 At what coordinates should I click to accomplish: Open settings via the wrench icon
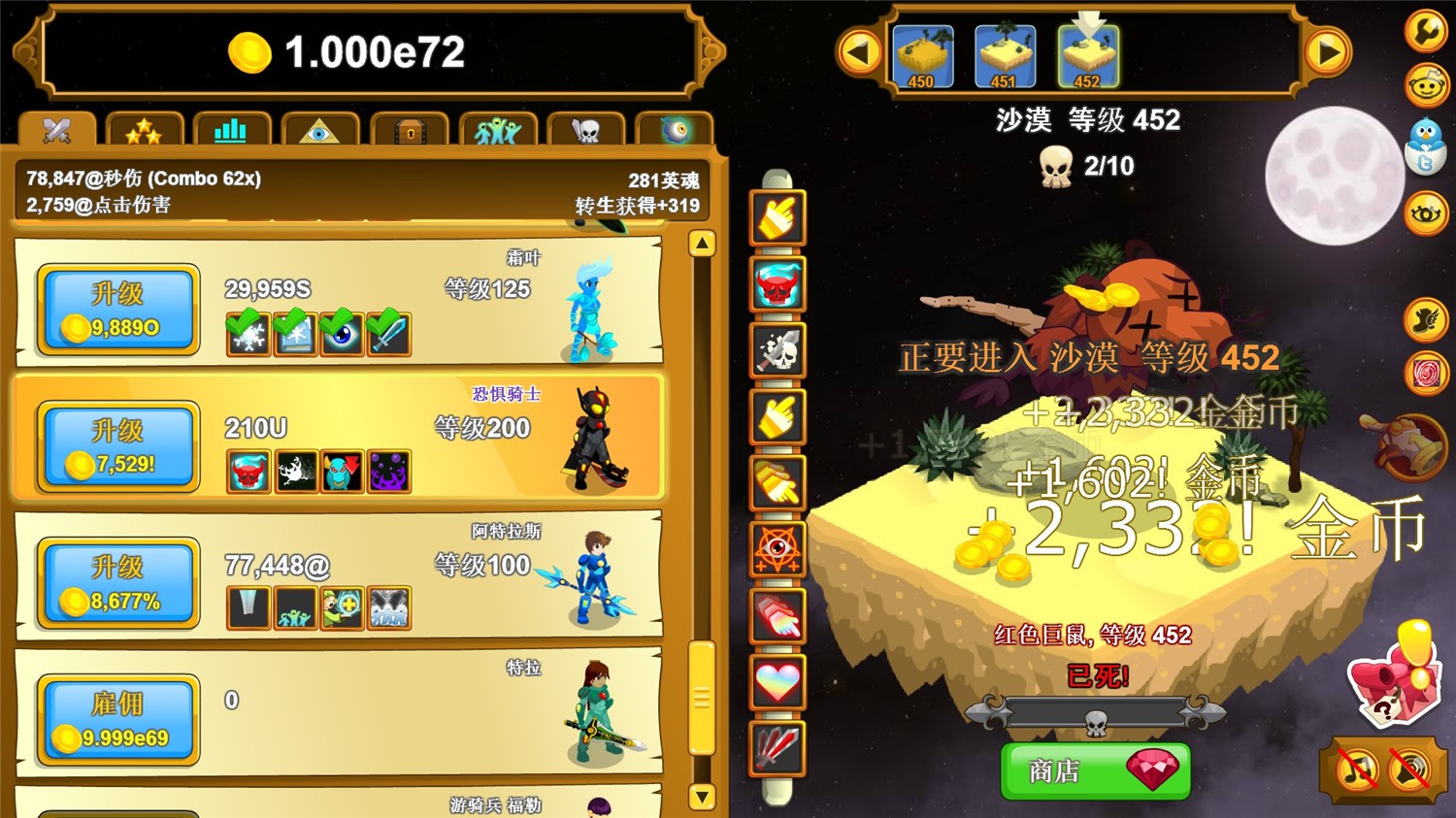click(x=1425, y=31)
